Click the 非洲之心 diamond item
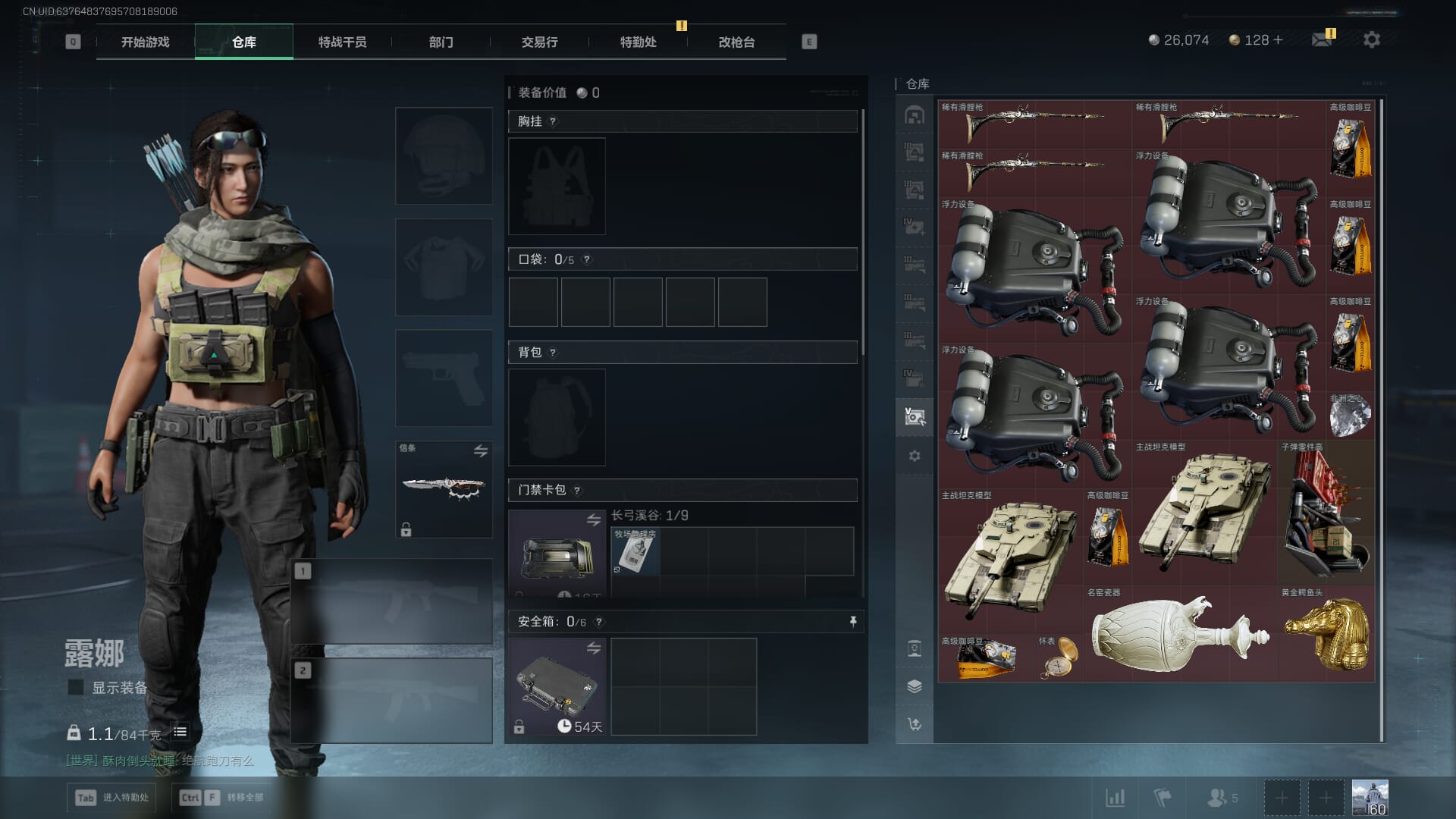This screenshot has width=1456, height=819. click(1351, 415)
